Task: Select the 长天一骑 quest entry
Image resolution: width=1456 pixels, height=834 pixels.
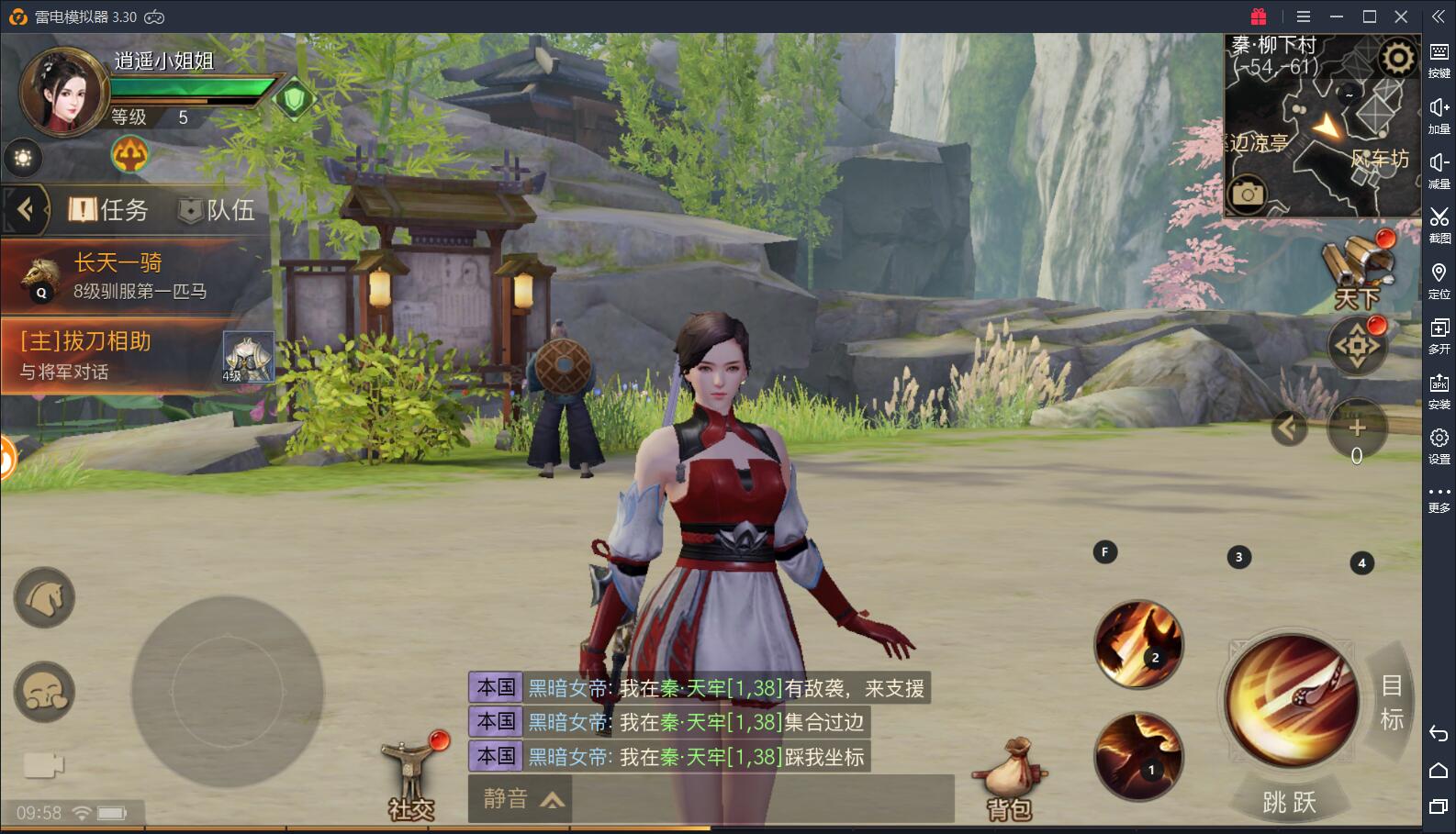Action: click(136, 275)
